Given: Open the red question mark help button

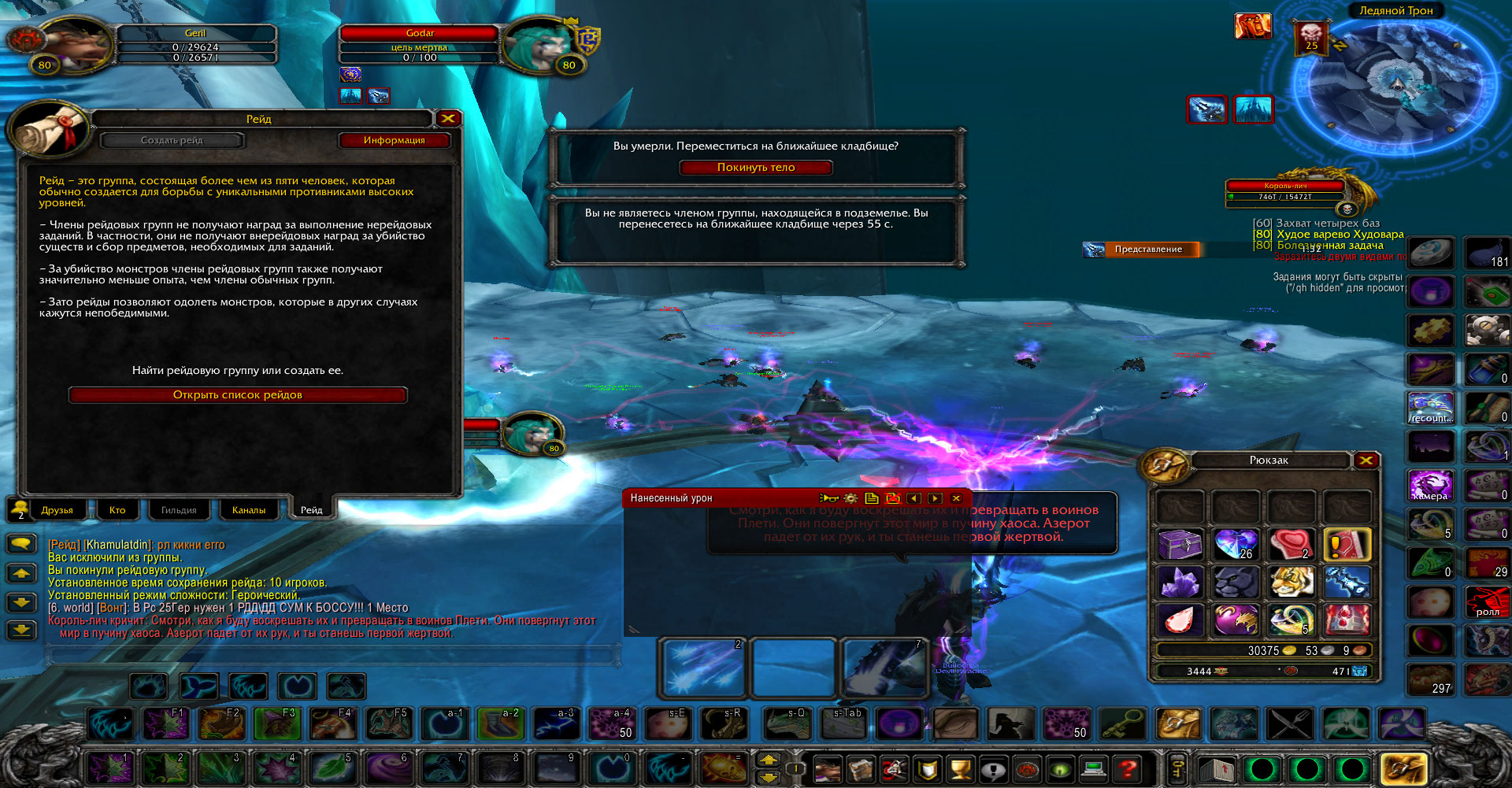Looking at the screenshot, I should coord(1128,768).
